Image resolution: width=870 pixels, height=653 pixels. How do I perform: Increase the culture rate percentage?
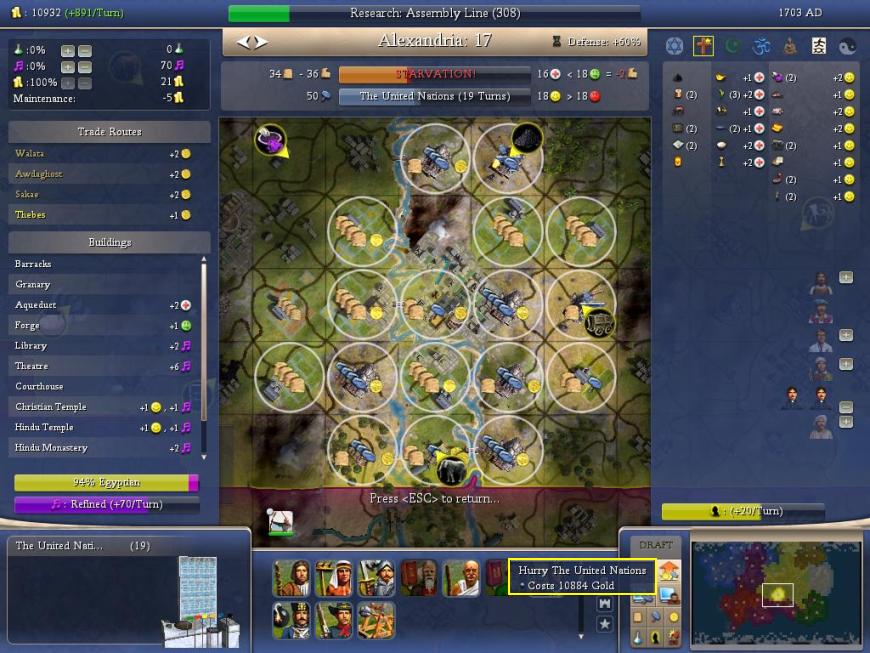click(x=67, y=66)
